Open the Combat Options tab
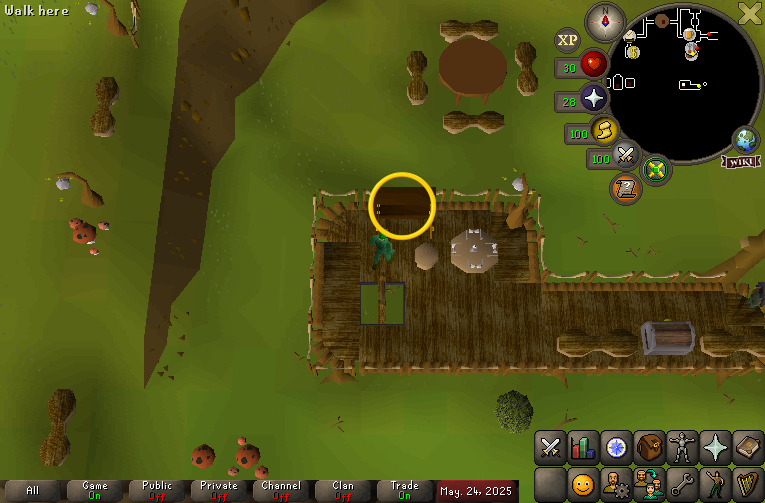Screen dimensions: 765x503 (550, 448)
